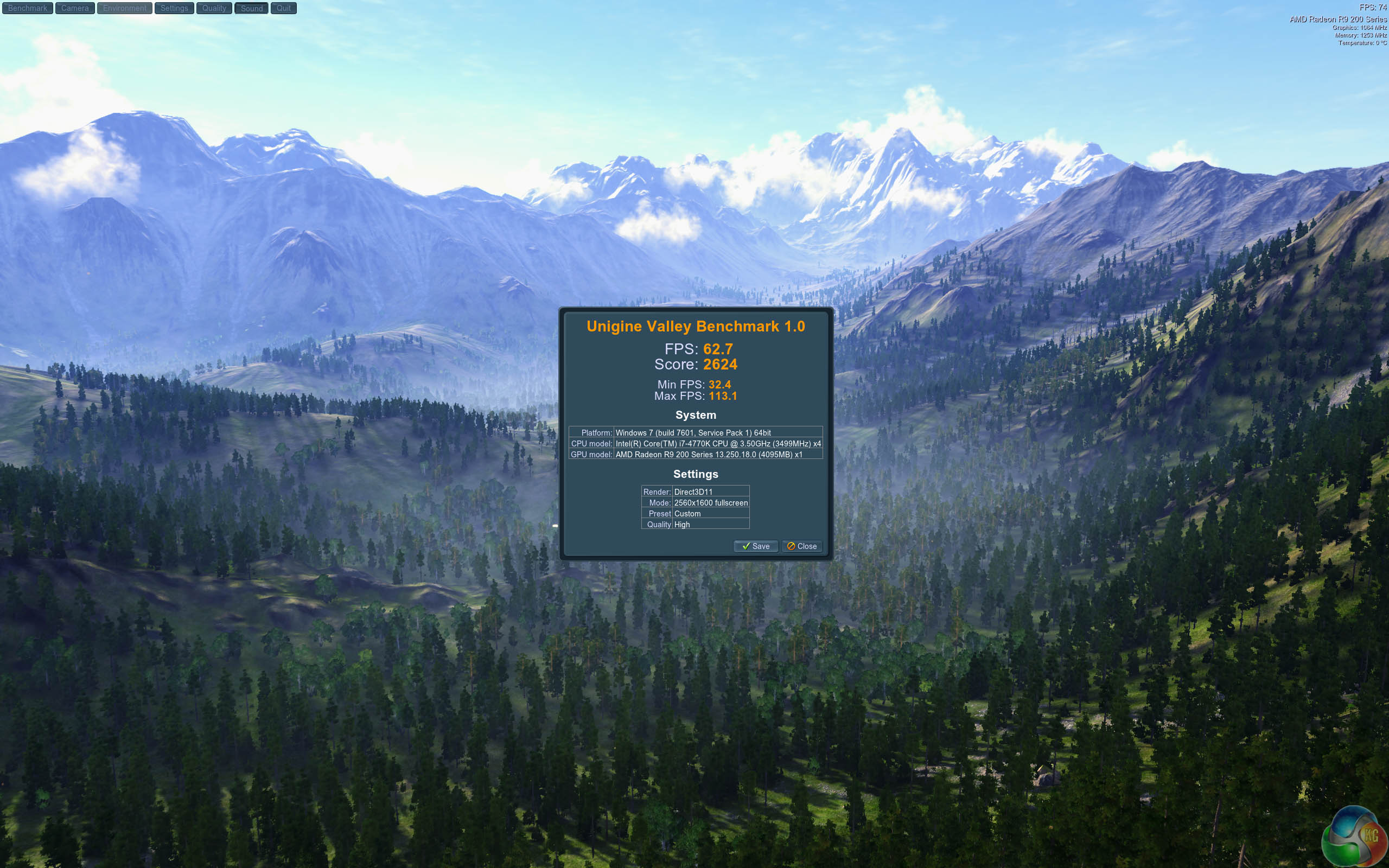This screenshot has height=868, width=1389.
Task: Open the Benchmark menu button
Action: 28,8
